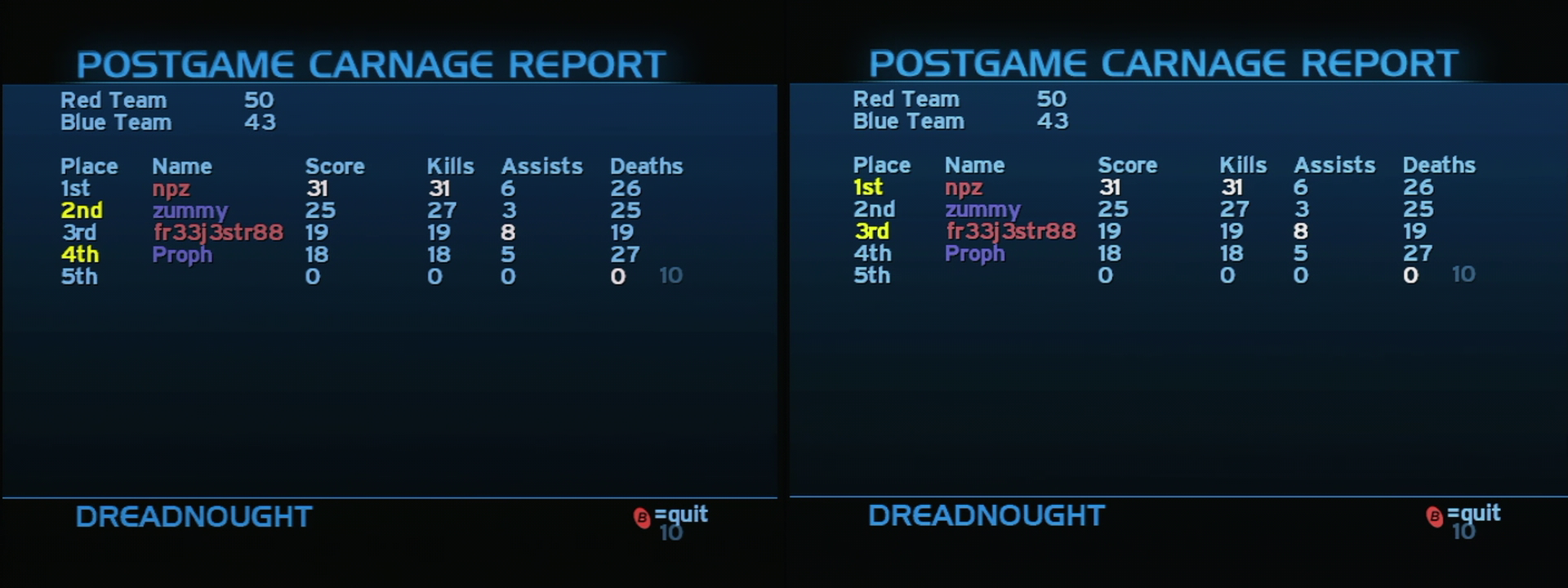Click the Assists column header
The width and height of the screenshot is (1568, 588).
point(541,166)
